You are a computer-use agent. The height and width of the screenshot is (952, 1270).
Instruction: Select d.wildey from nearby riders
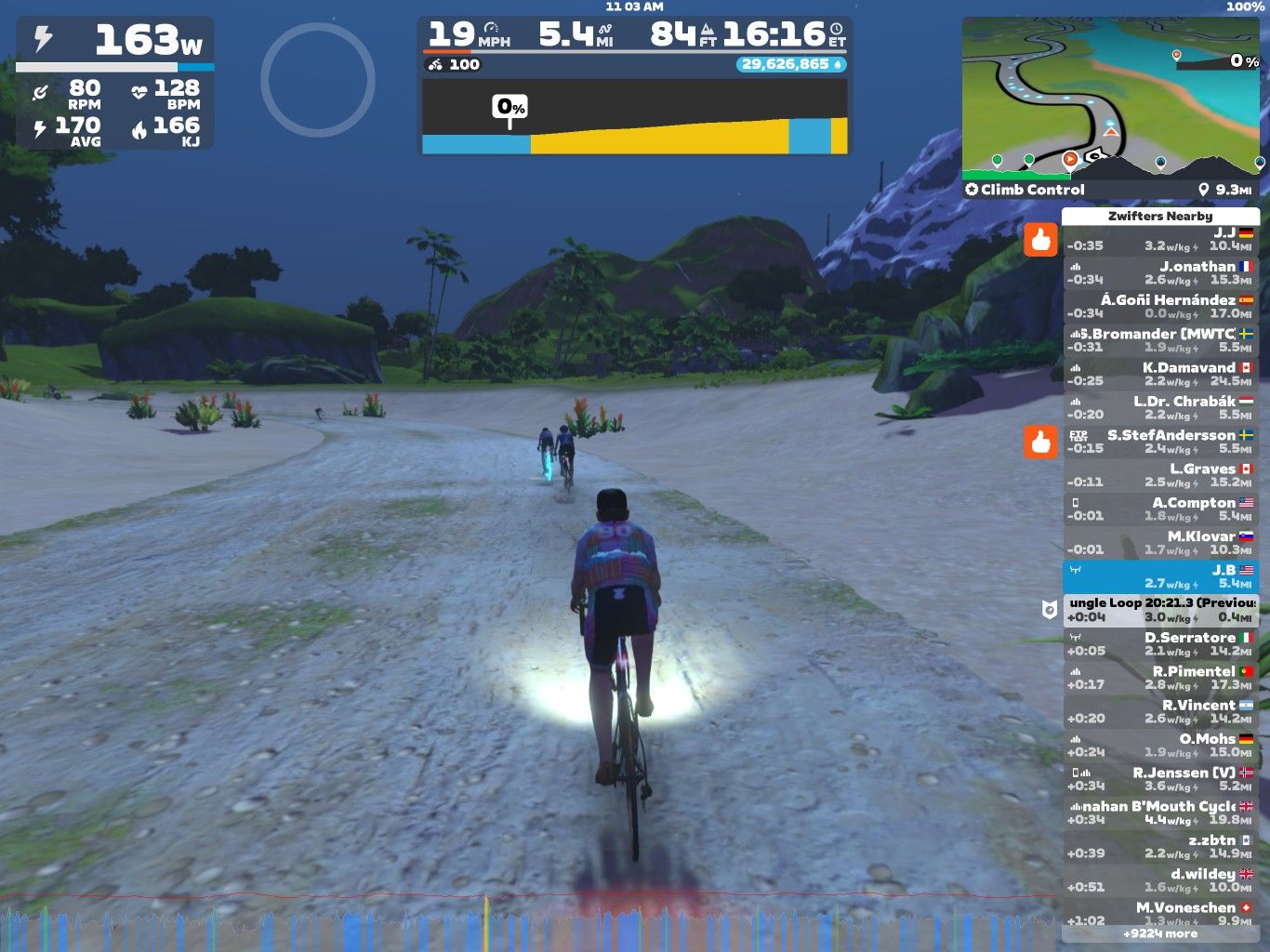(x=1160, y=879)
